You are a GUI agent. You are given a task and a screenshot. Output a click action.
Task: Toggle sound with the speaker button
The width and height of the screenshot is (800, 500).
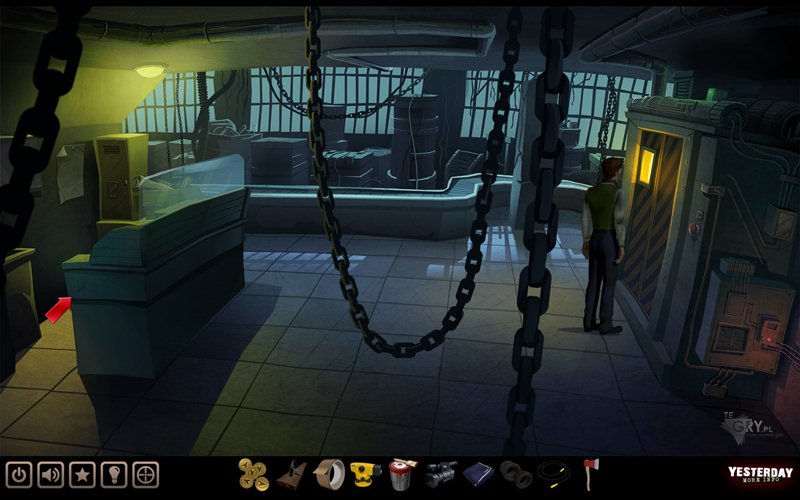(51, 473)
